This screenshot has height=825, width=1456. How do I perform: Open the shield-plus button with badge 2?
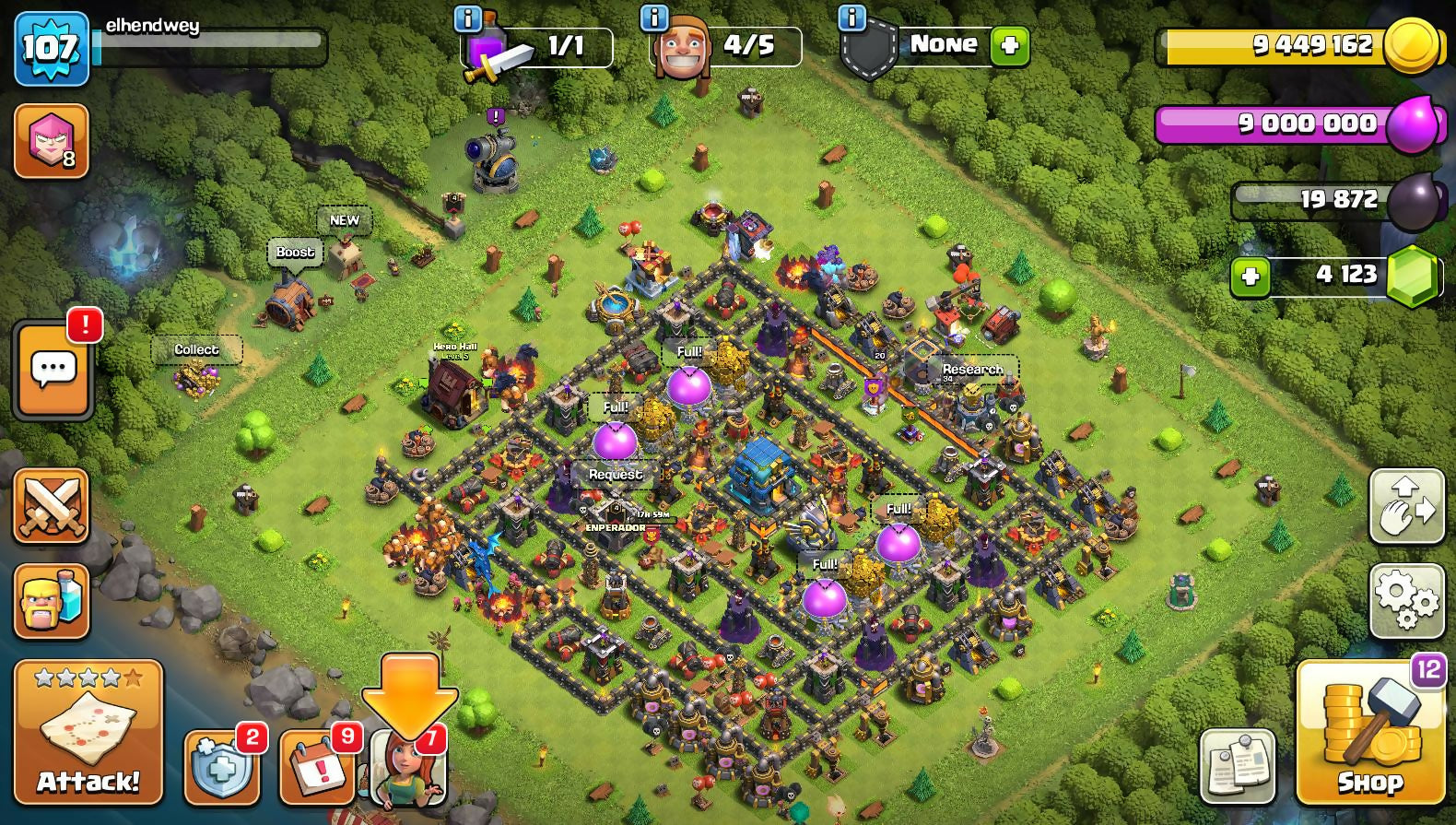click(x=221, y=767)
